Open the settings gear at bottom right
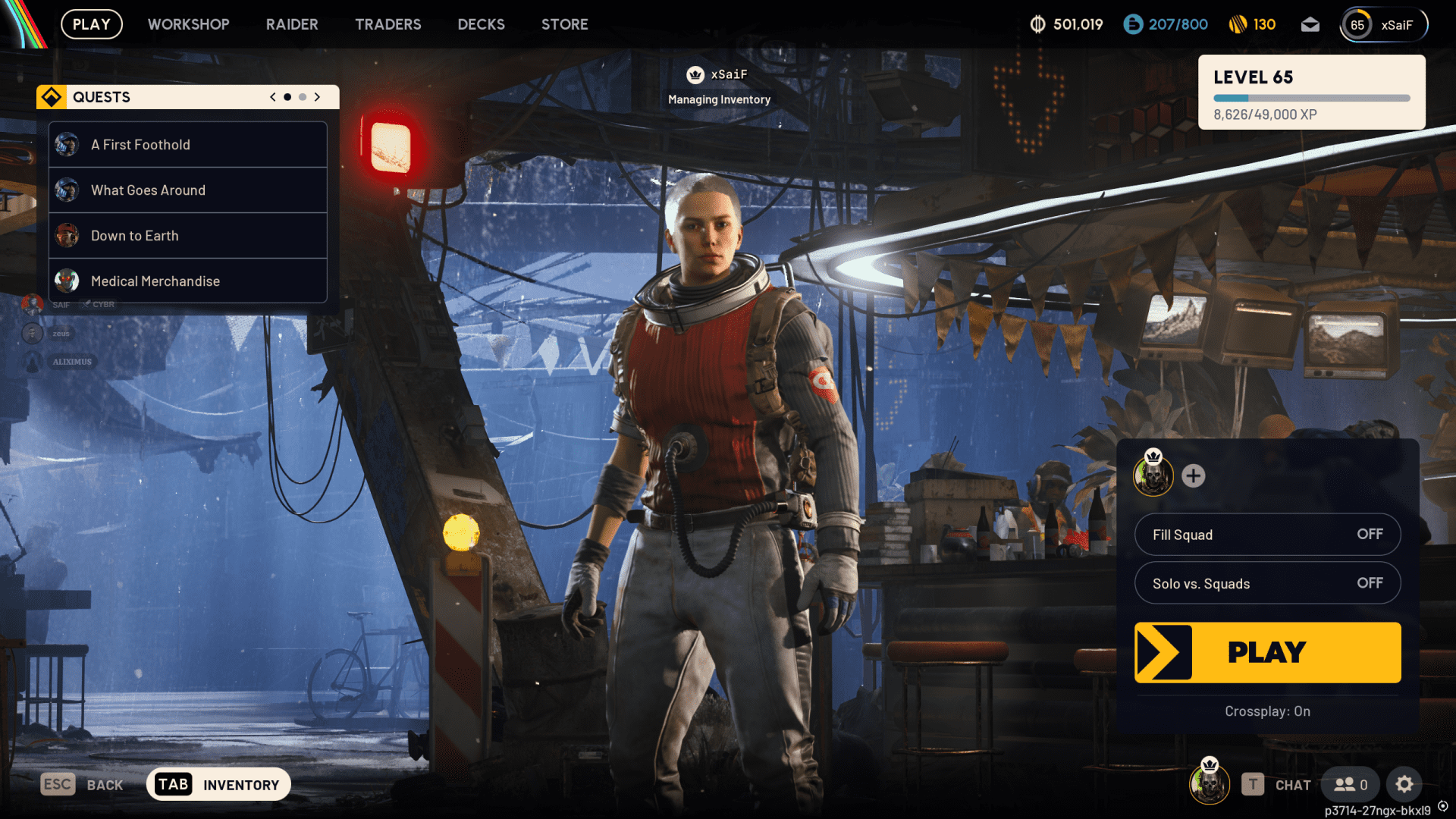Image resolution: width=1456 pixels, height=819 pixels. tap(1405, 784)
